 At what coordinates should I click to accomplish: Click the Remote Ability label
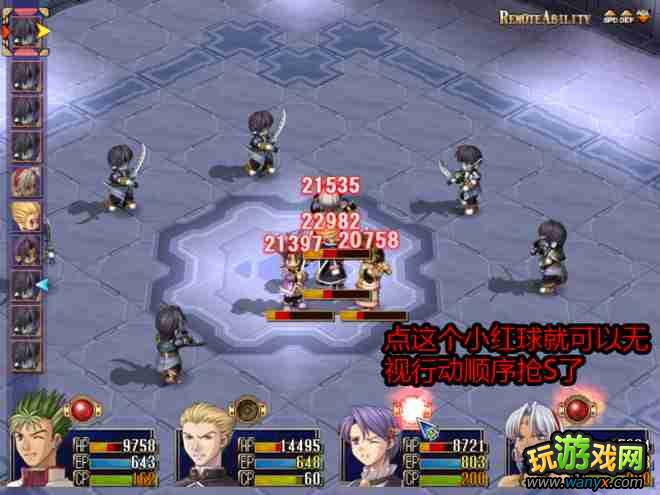[x=545, y=18]
